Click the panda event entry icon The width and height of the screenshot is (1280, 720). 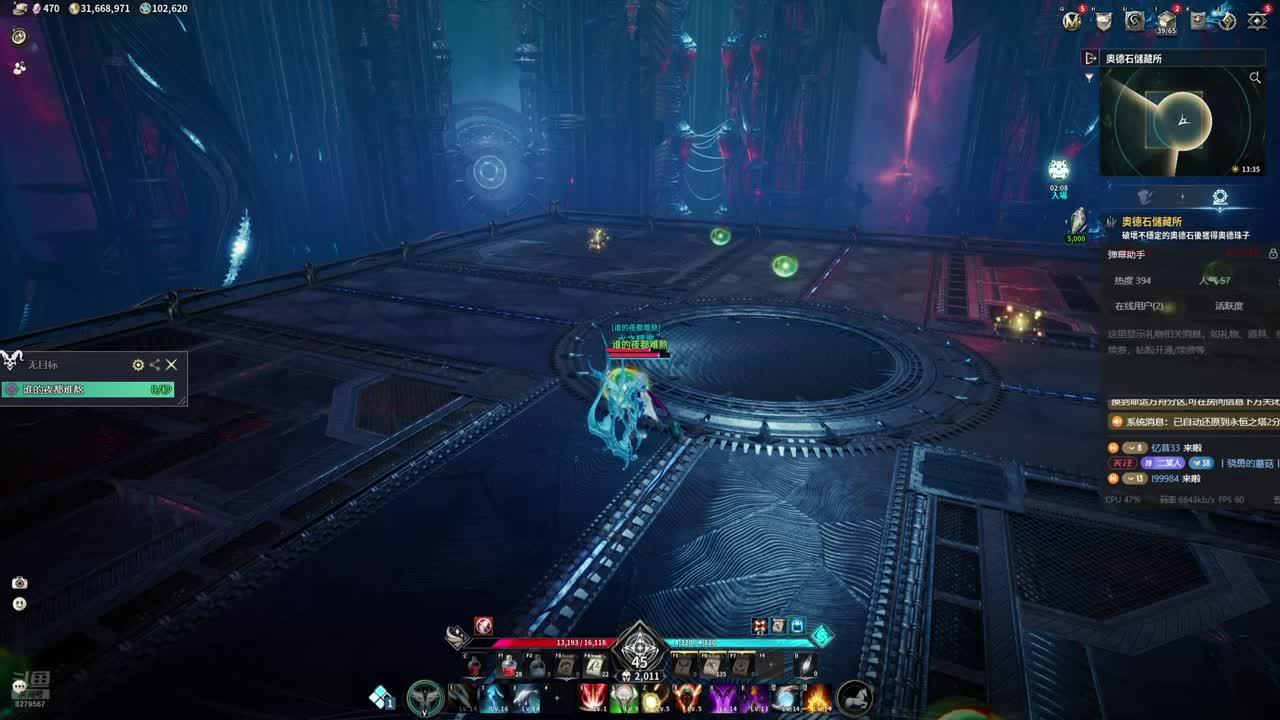tap(1058, 172)
